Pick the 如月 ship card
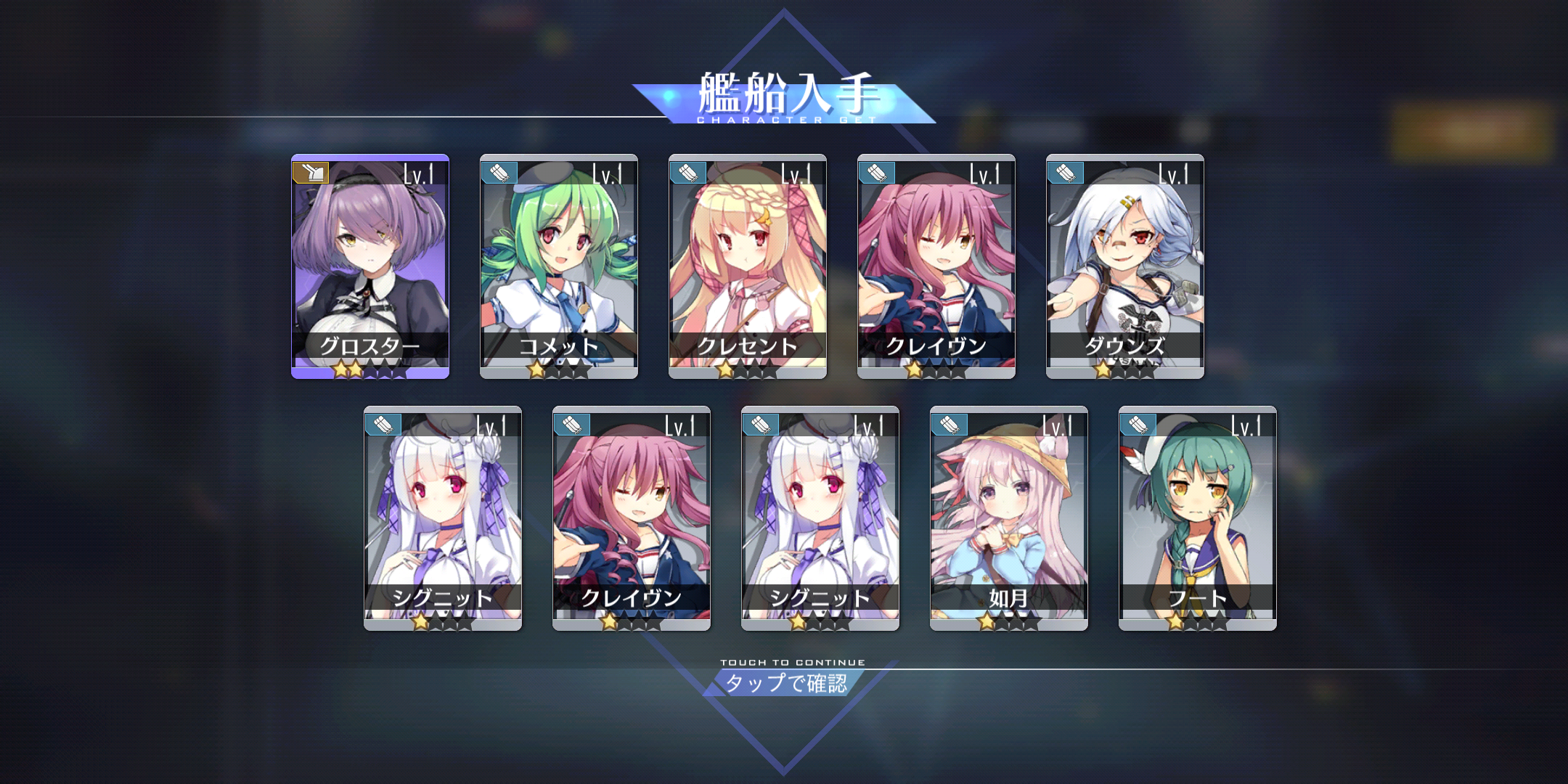 coord(1009,518)
